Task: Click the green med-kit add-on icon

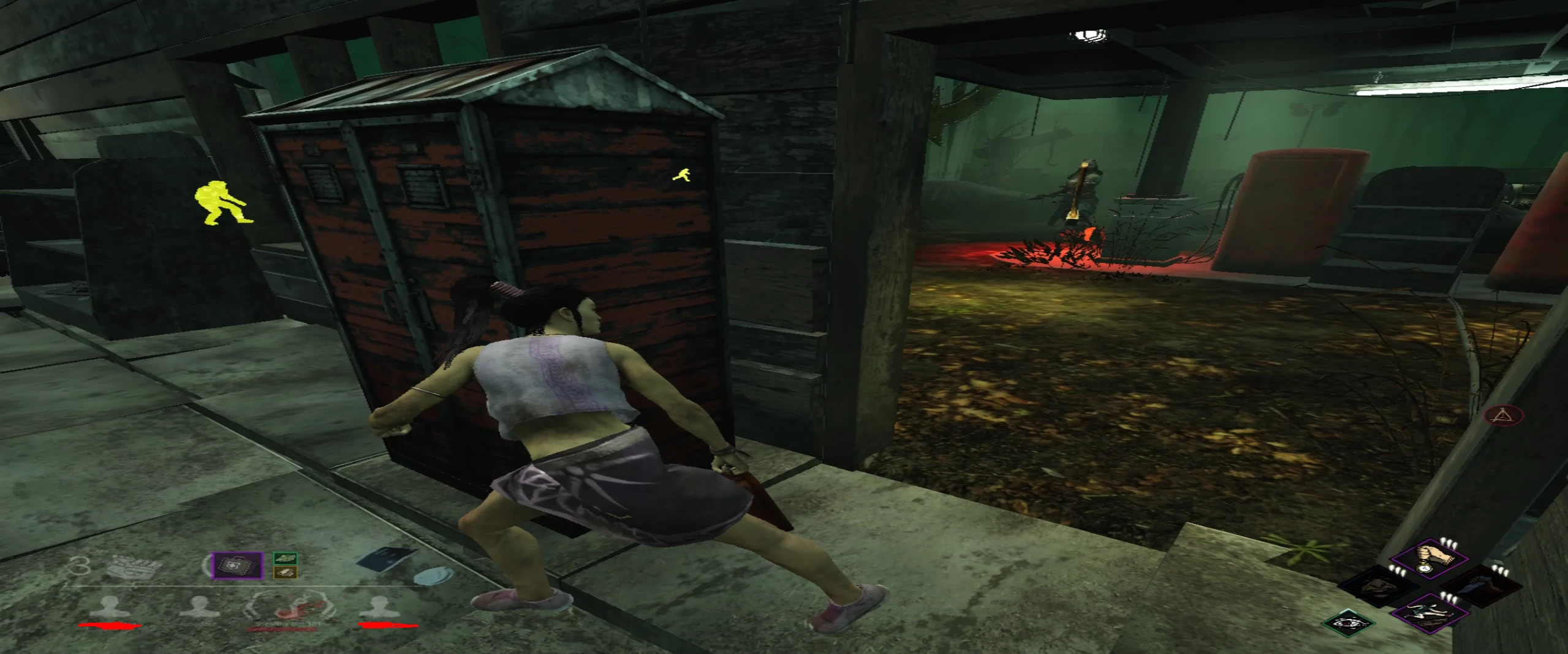Action: click(285, 558)
